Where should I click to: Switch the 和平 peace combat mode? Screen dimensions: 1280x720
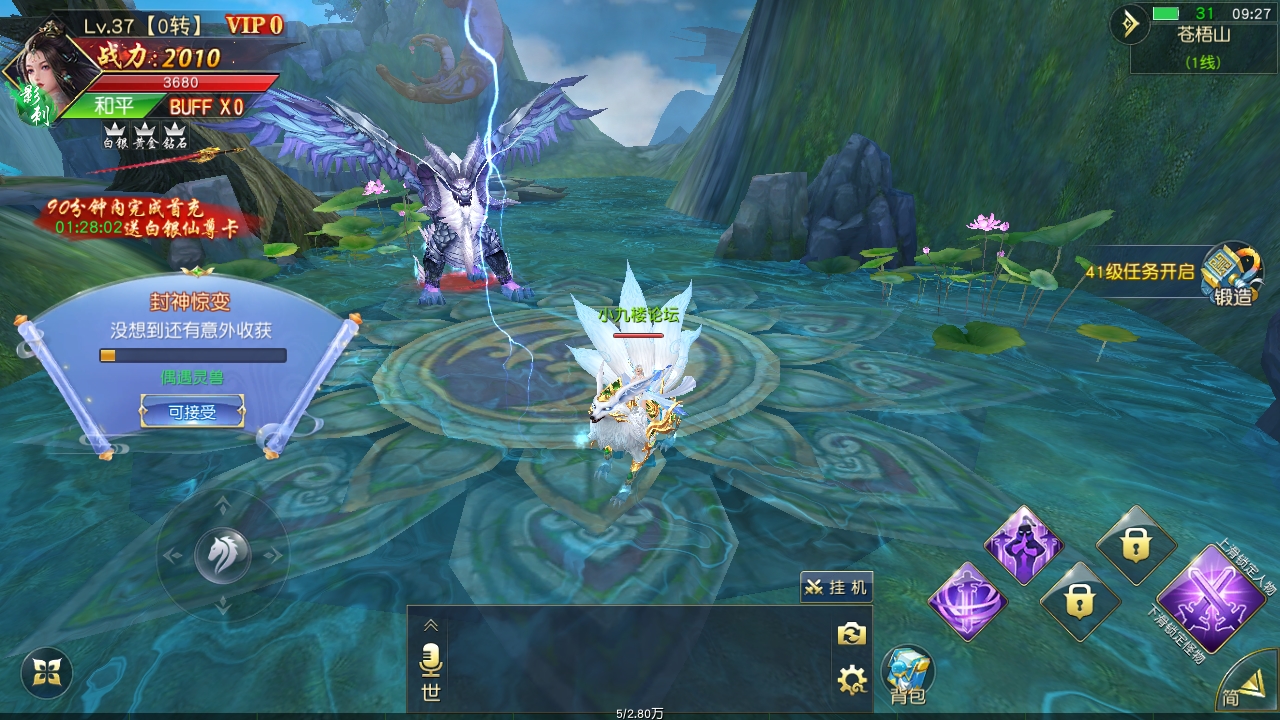tap(113, 106)
